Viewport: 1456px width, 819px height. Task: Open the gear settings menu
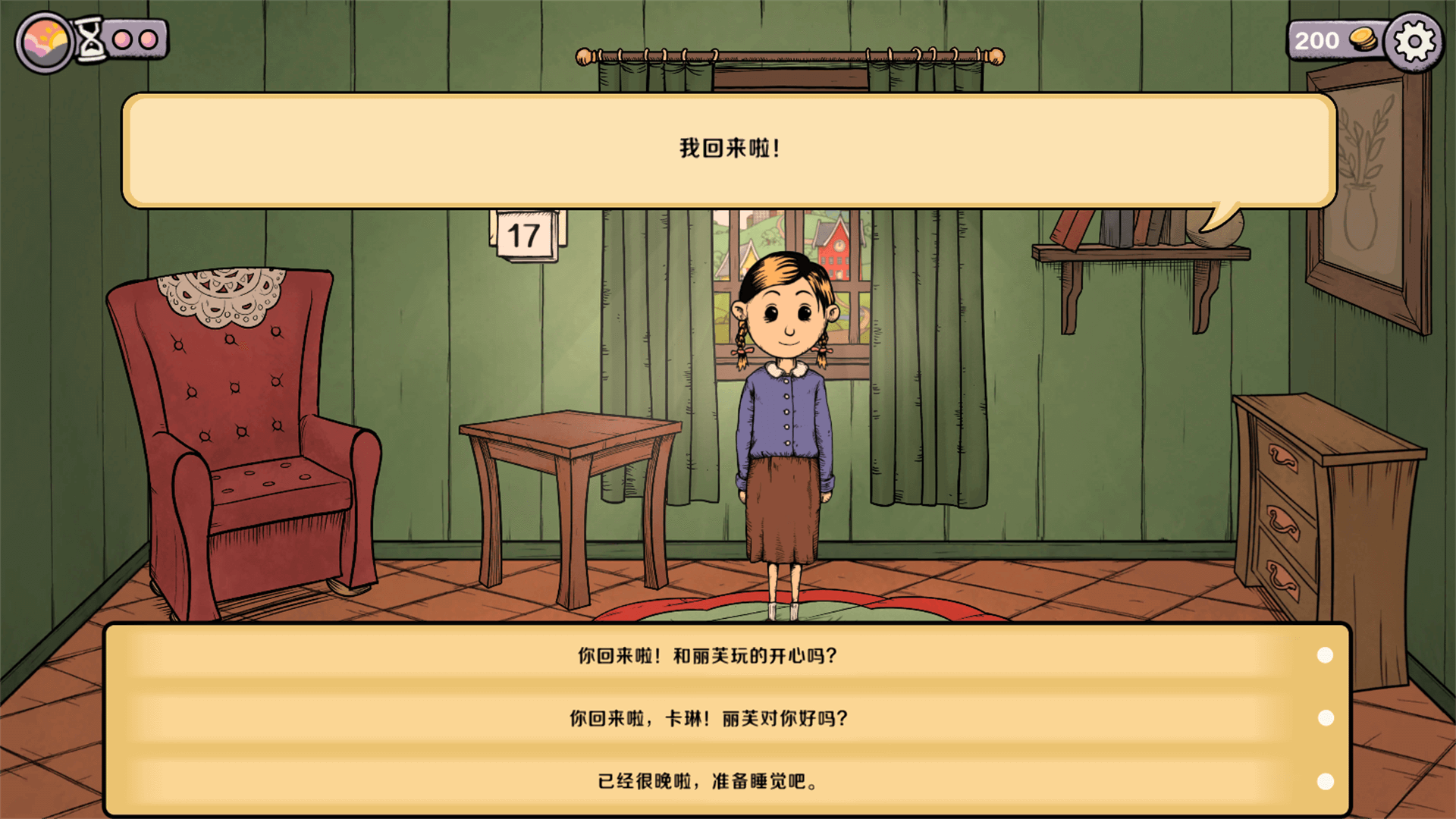pyautogui.click(x=1414, y=42)
